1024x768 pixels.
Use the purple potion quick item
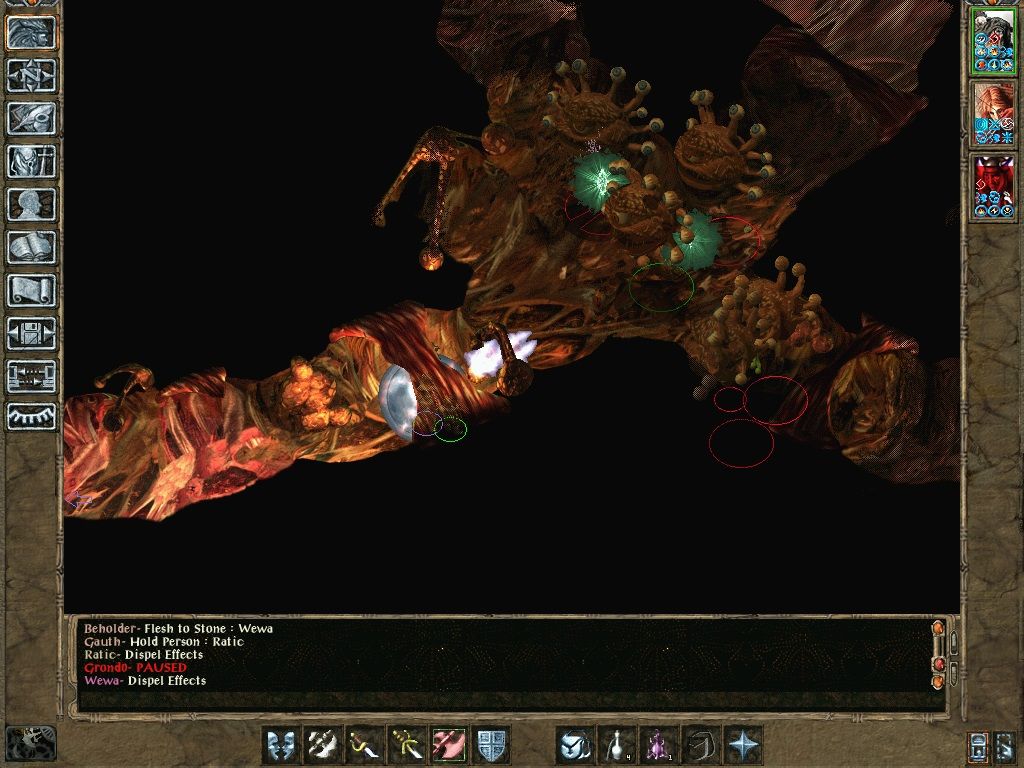coord(659,745)
